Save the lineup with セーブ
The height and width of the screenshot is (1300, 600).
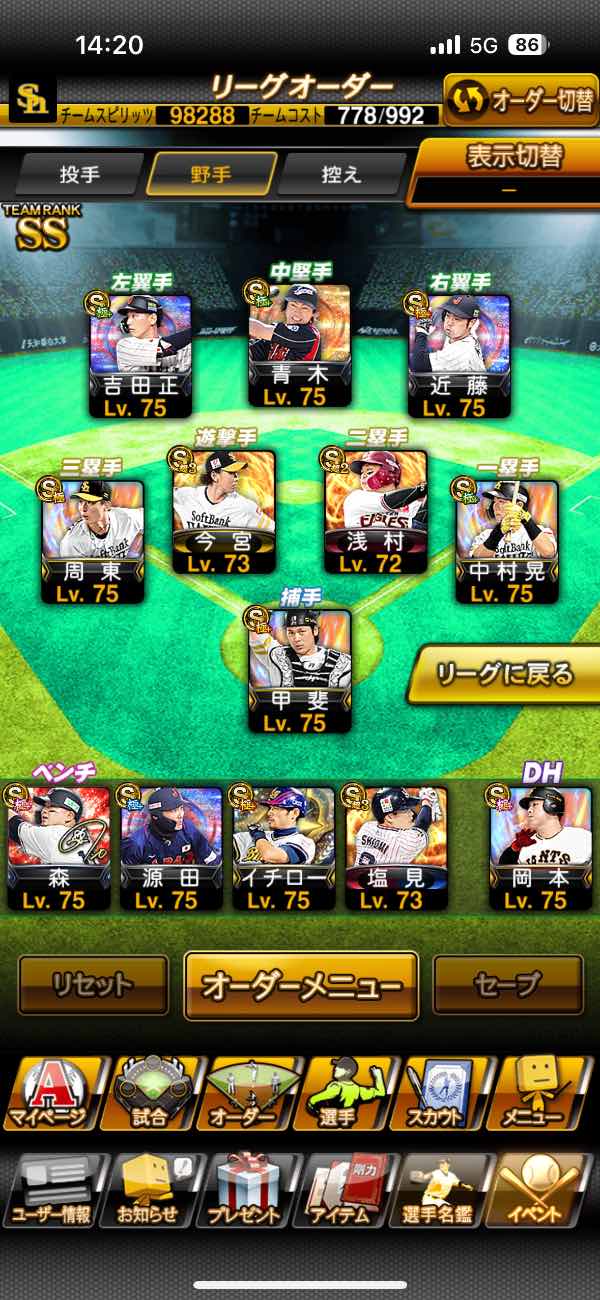coord(507,985)
